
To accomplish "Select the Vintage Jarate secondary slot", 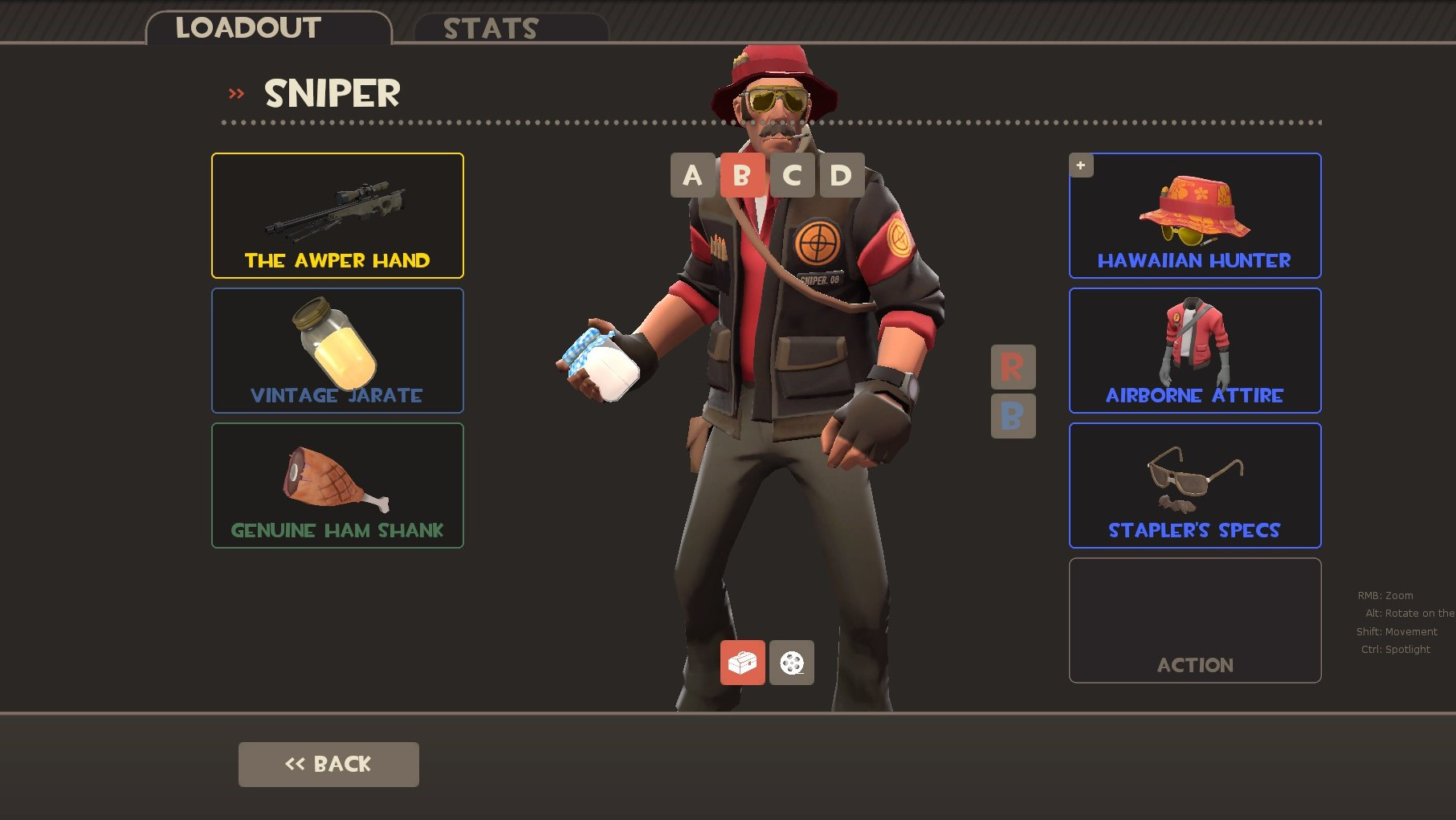I will click(336, 350).
